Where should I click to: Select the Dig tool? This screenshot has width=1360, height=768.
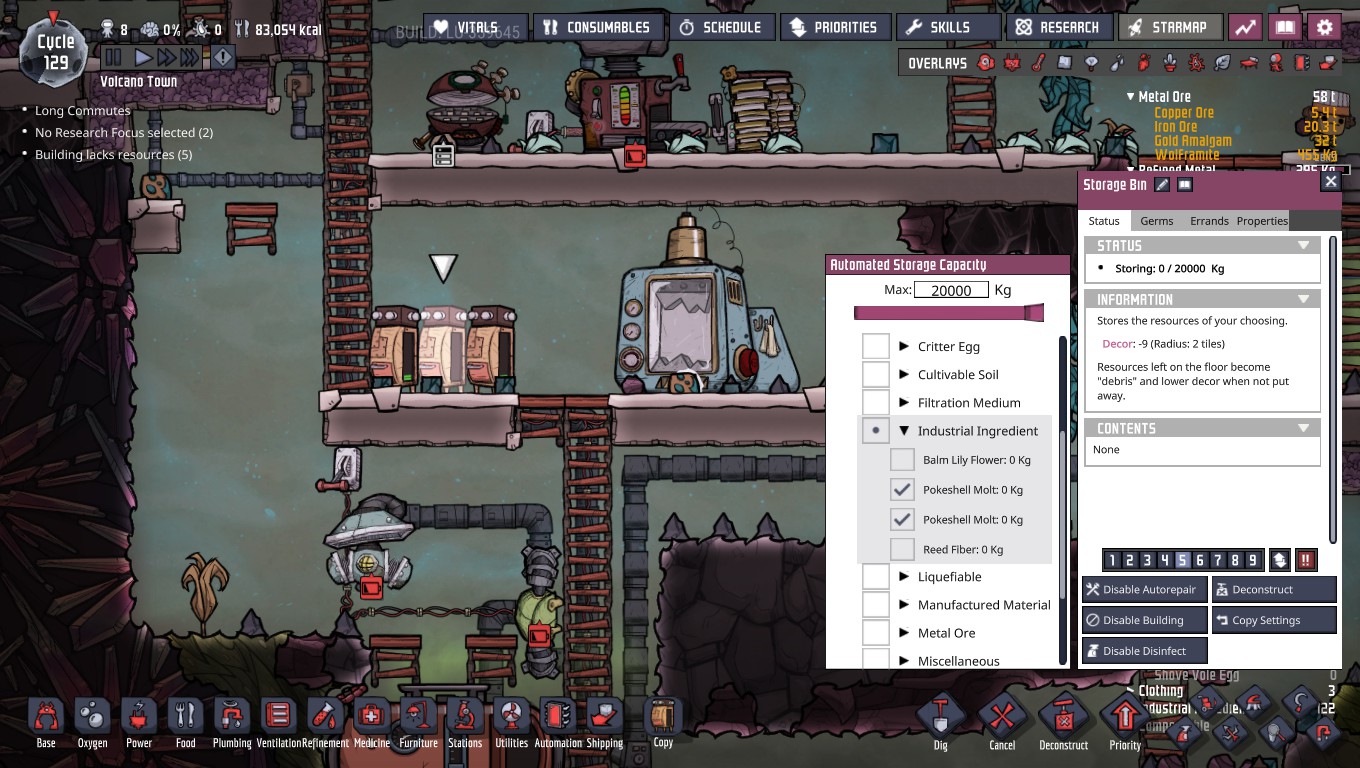(x=940, y=715)
